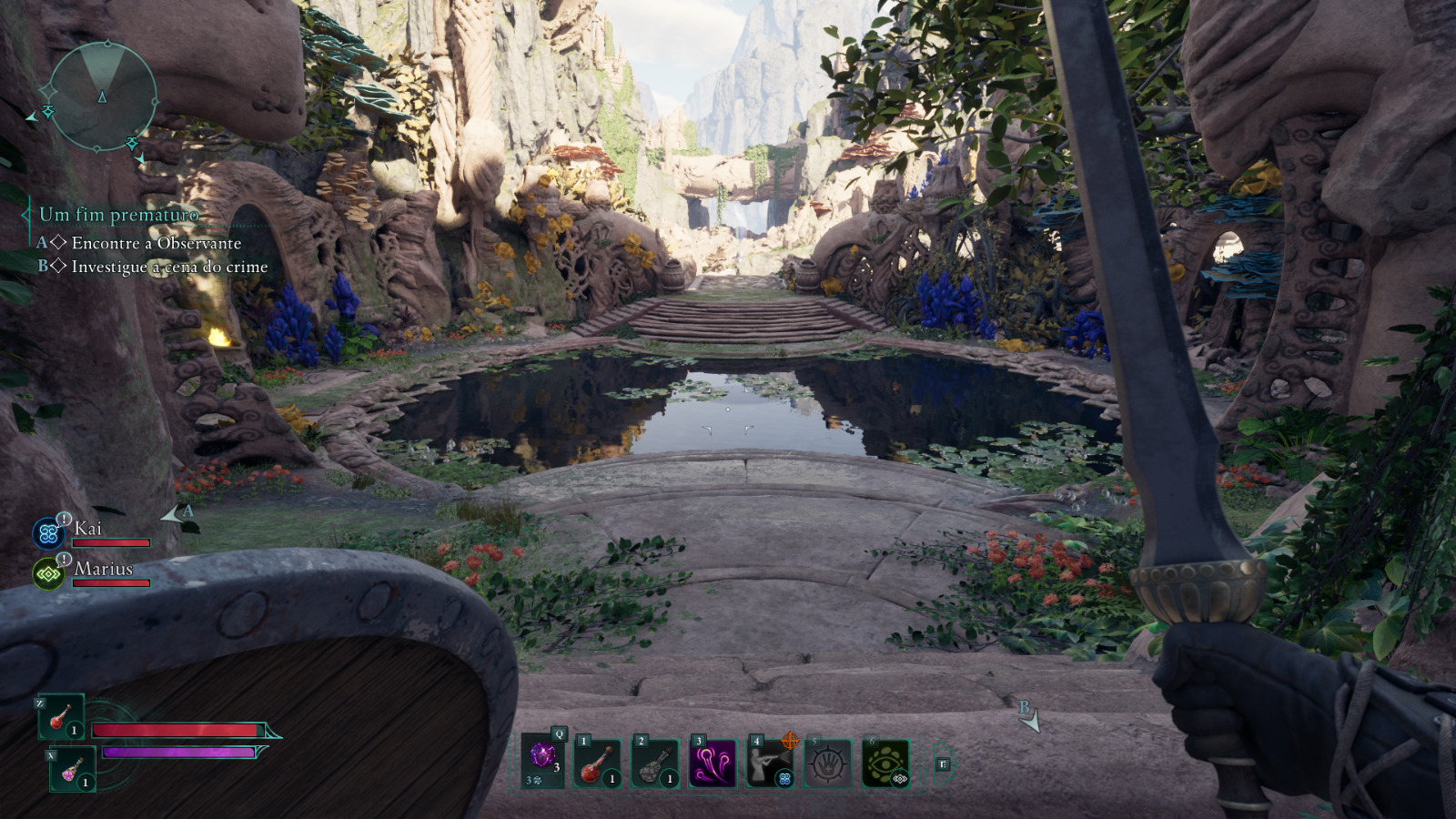Select objective Encontre a Observante

[156, 243]
